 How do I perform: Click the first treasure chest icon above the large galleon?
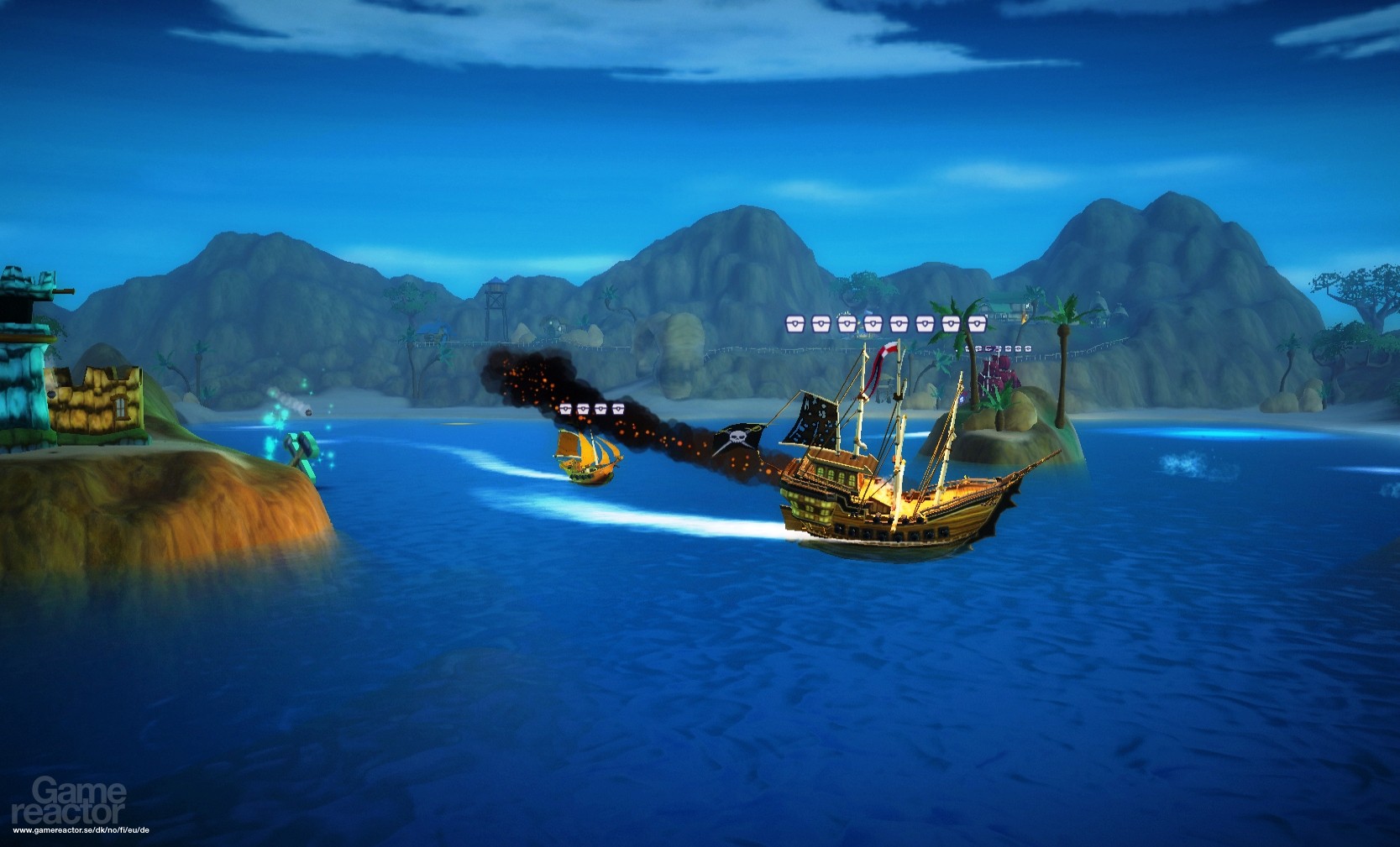point(795,323)
